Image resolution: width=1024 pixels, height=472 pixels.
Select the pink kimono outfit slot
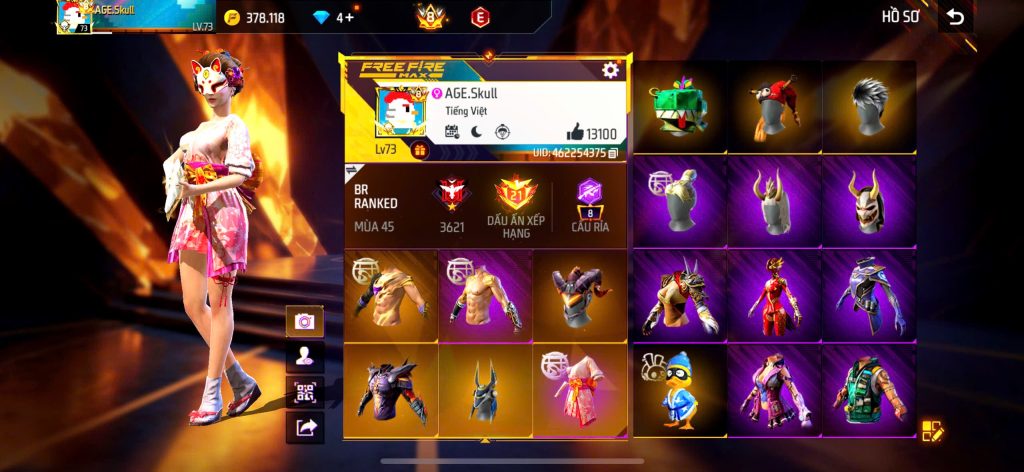[579, 390]
